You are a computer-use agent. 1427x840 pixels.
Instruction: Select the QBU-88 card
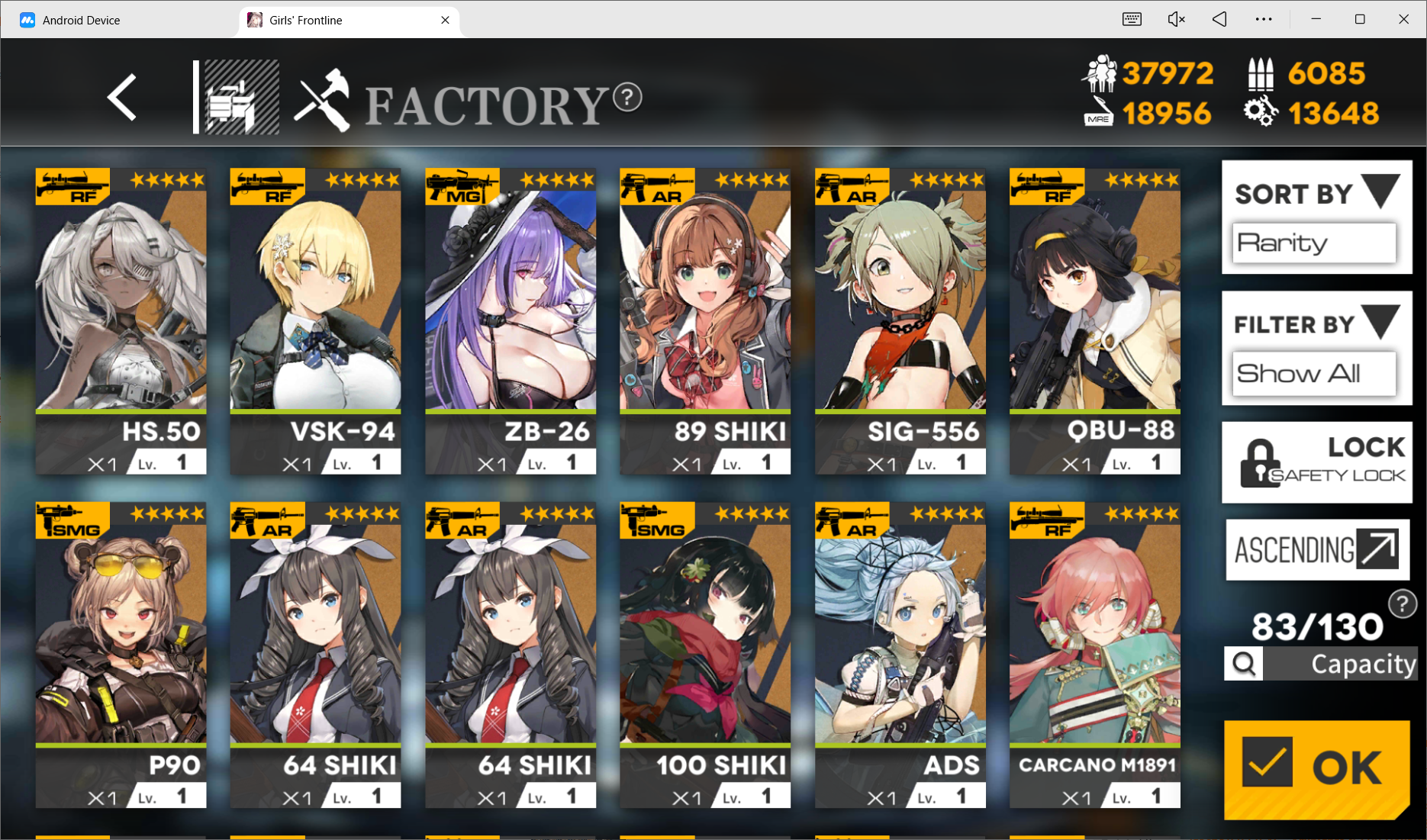pos(1095,320)
